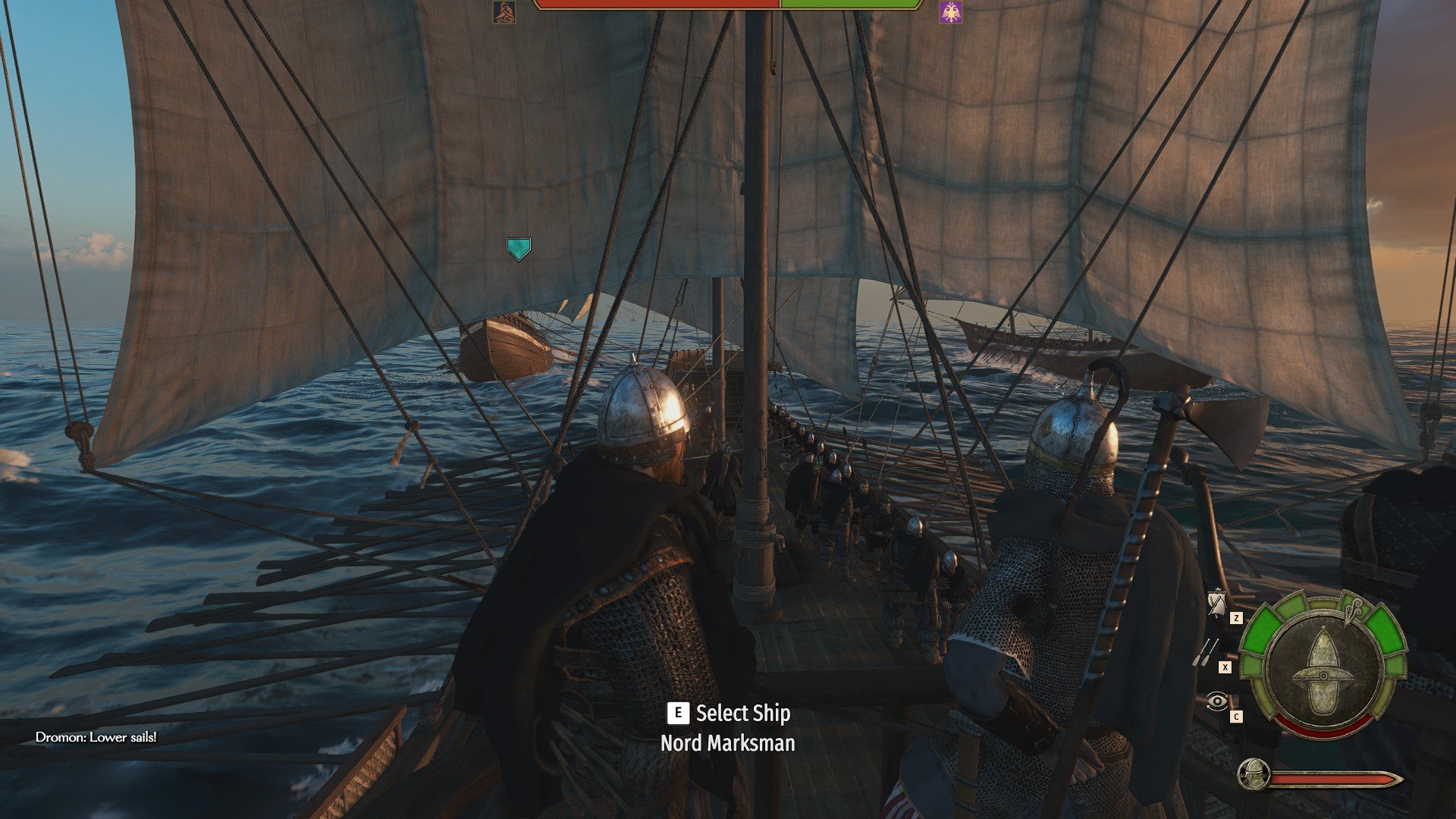Select the teal ship marker
The width and height of the screenshot is (1456, 819).
[519, 249]
